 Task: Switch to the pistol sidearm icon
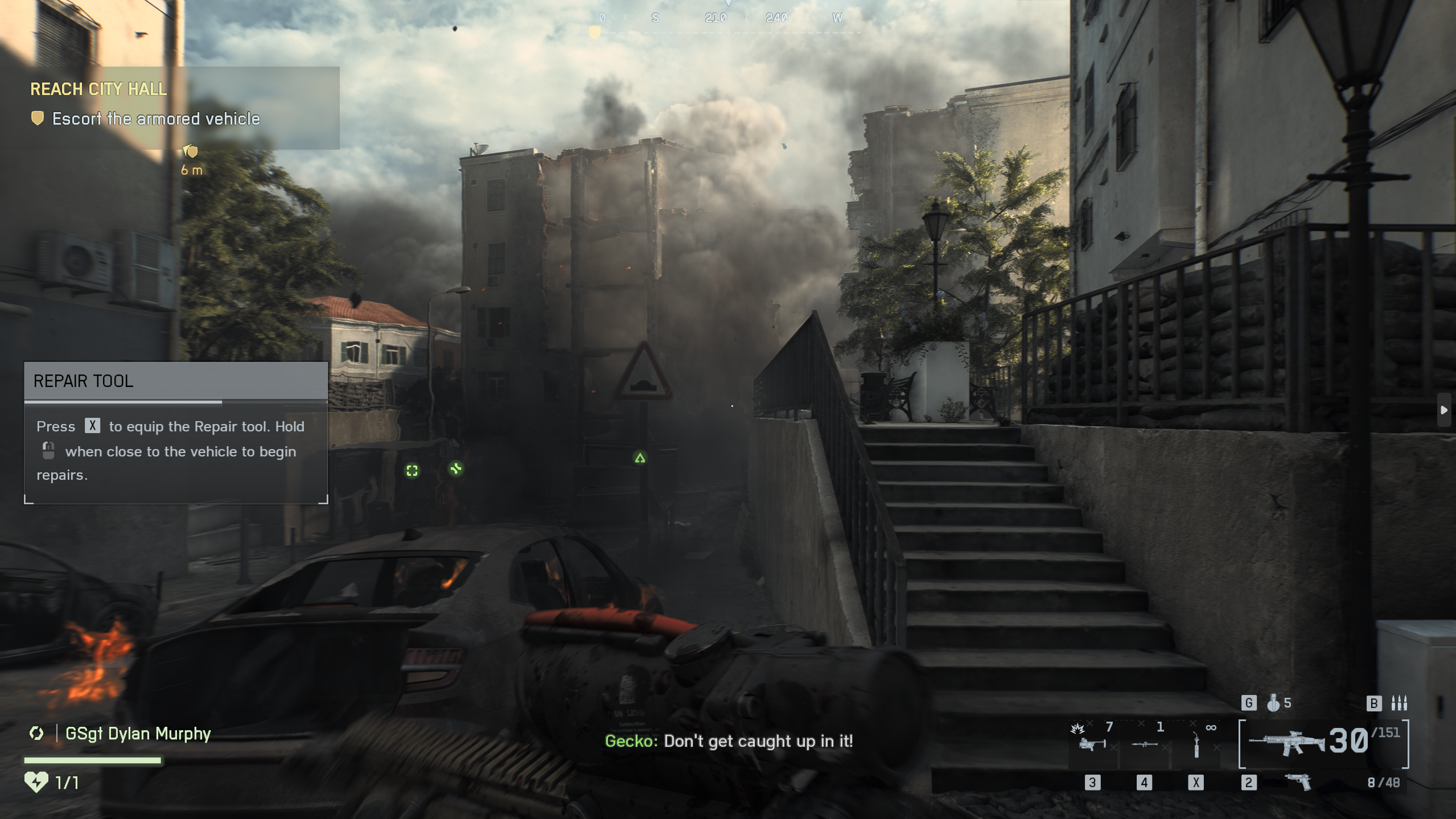(x=1299, y=783)
